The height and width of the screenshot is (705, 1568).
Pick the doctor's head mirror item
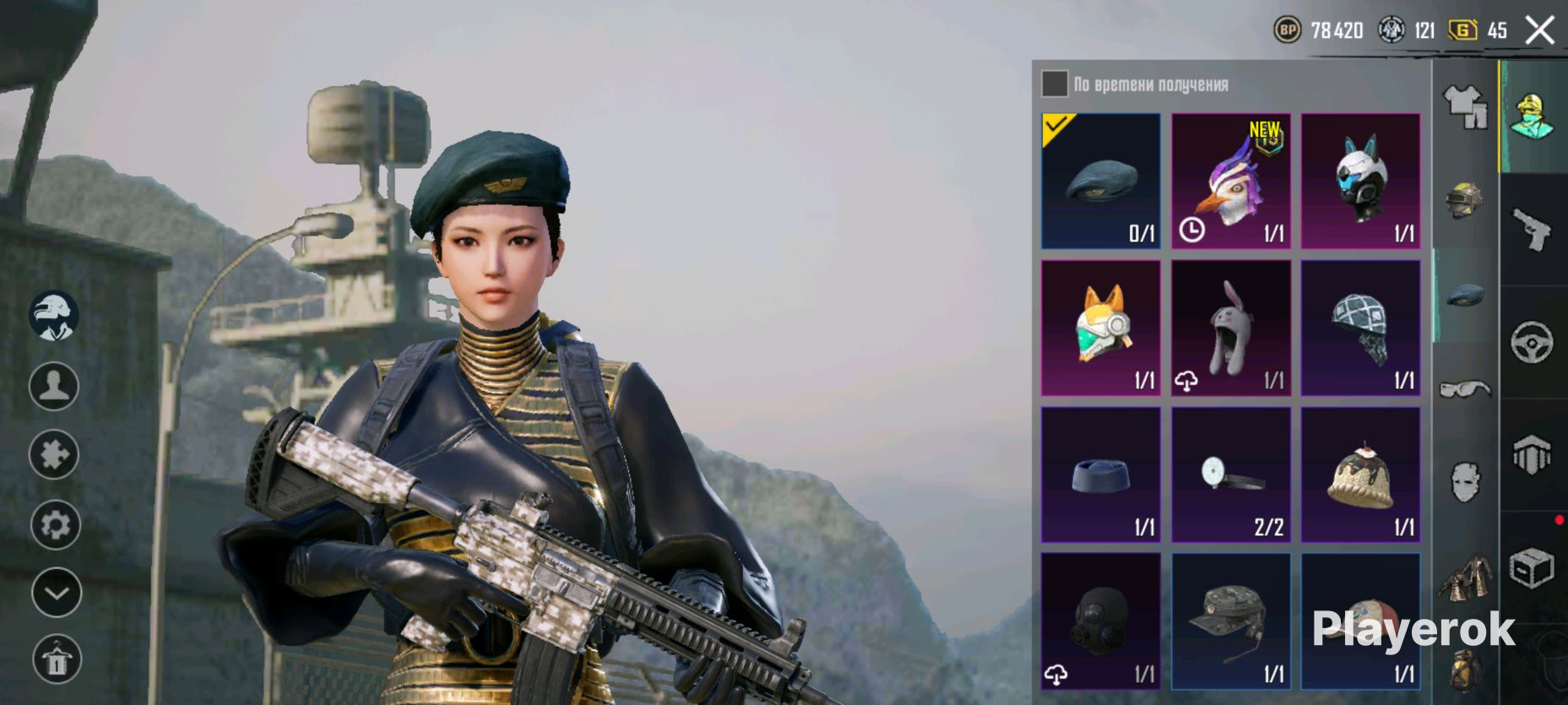pyautogui.click(x=1230, y=475)
